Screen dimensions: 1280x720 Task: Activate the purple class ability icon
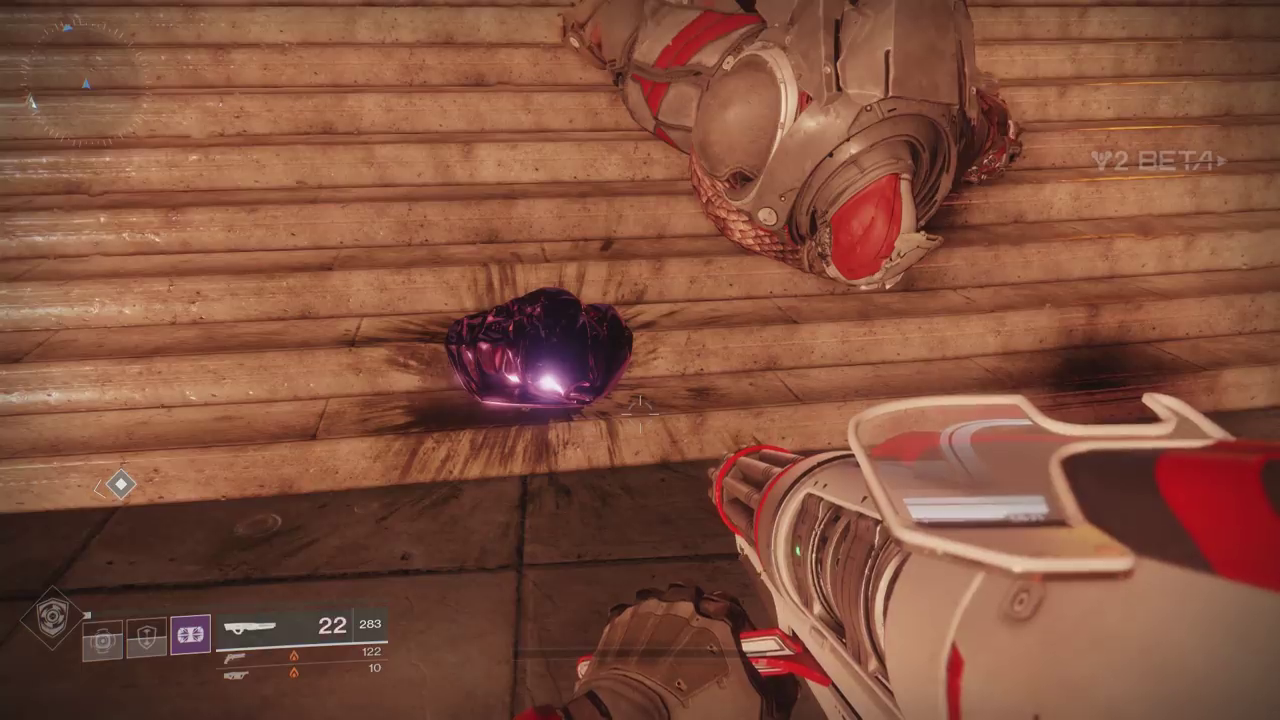click(190, 634)
